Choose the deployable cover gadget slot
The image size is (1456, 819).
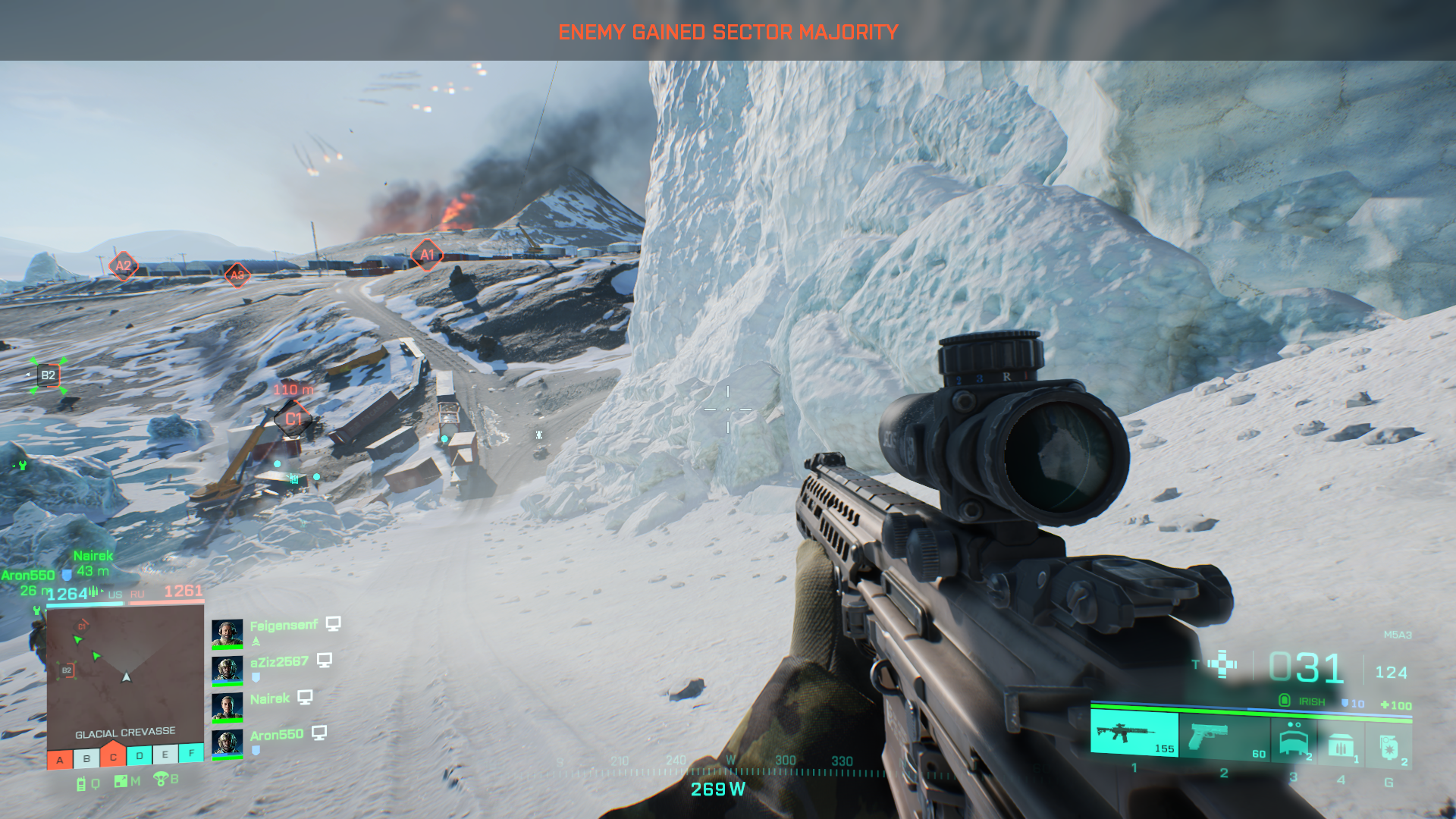[x=1294, y=739]
